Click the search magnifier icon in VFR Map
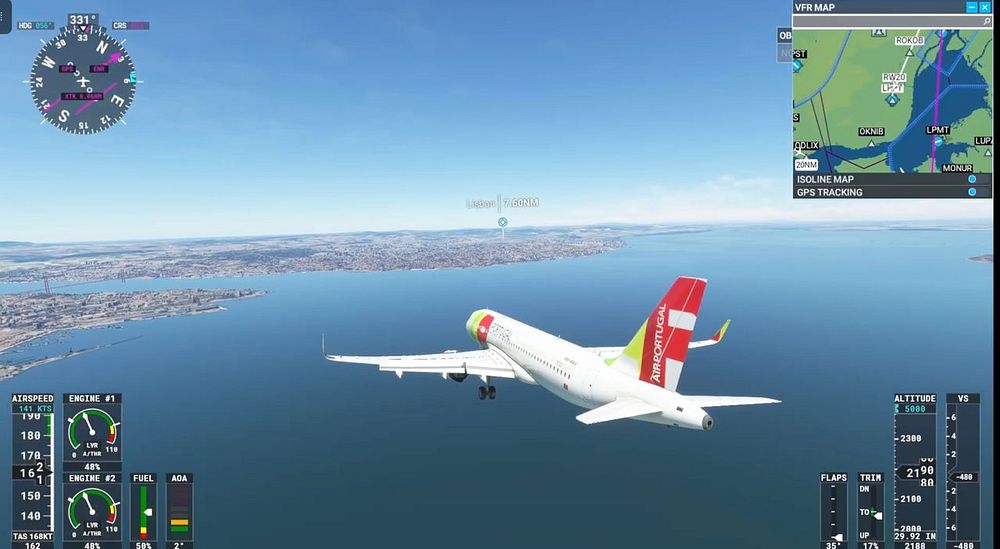The width and height of the screenshot is (1000, 549). pyautogui.click(x=986, y=21)
